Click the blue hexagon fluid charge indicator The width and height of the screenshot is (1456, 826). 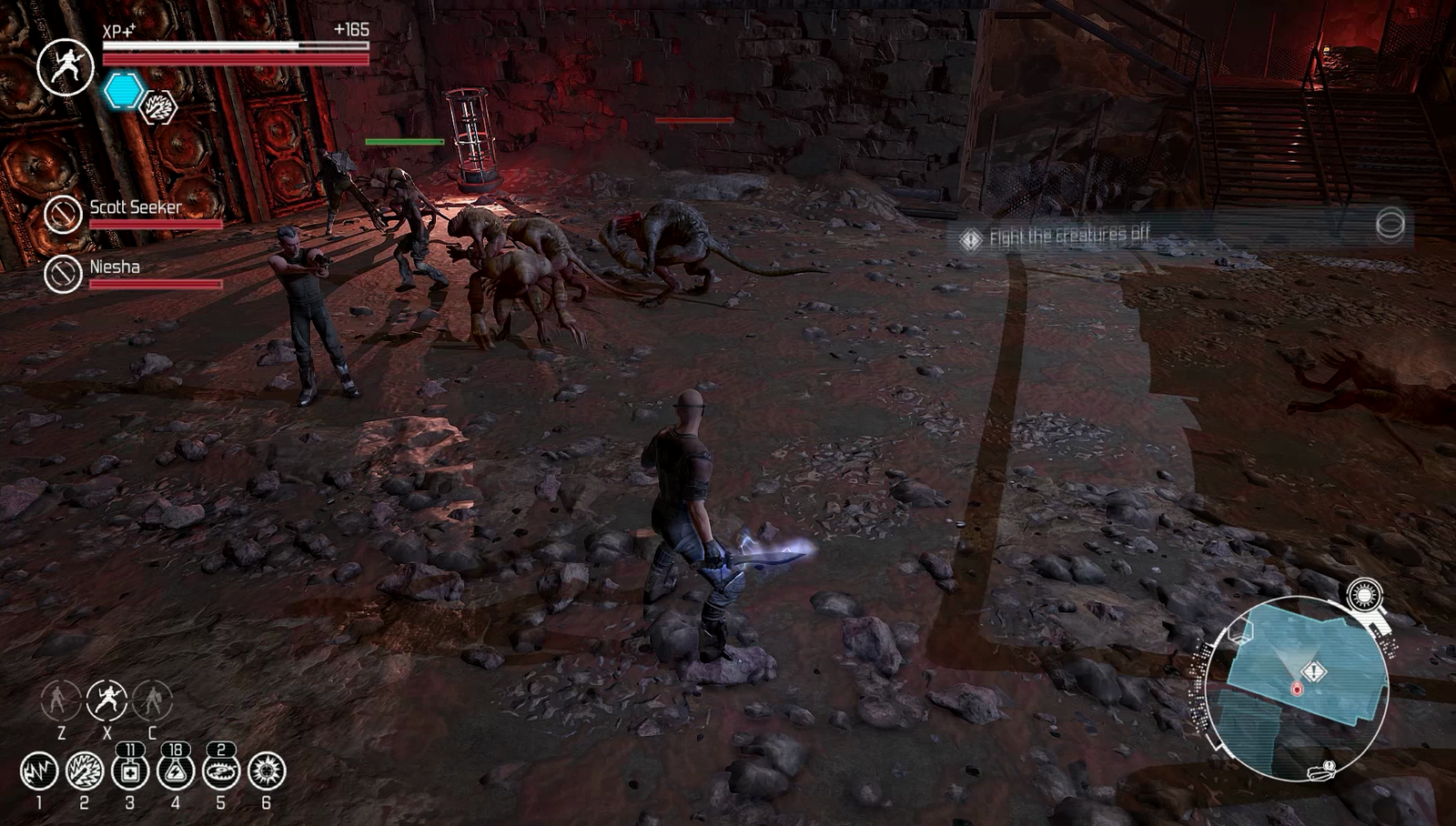click(123, 91)
